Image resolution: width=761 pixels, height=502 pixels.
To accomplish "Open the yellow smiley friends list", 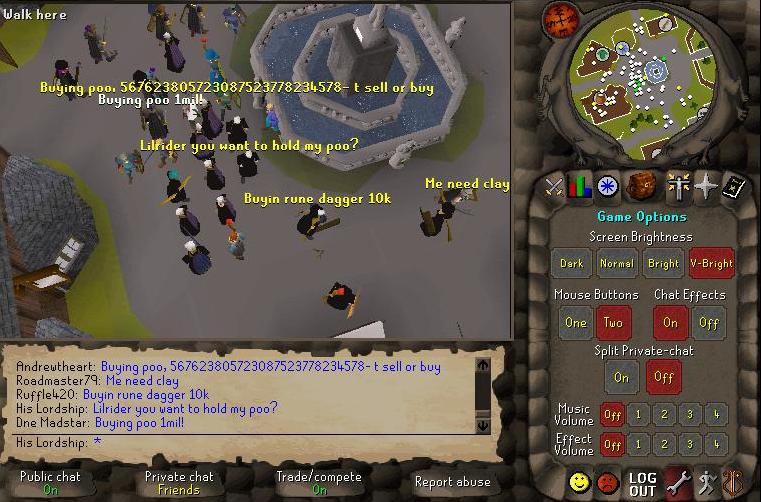I will [580, 484].
